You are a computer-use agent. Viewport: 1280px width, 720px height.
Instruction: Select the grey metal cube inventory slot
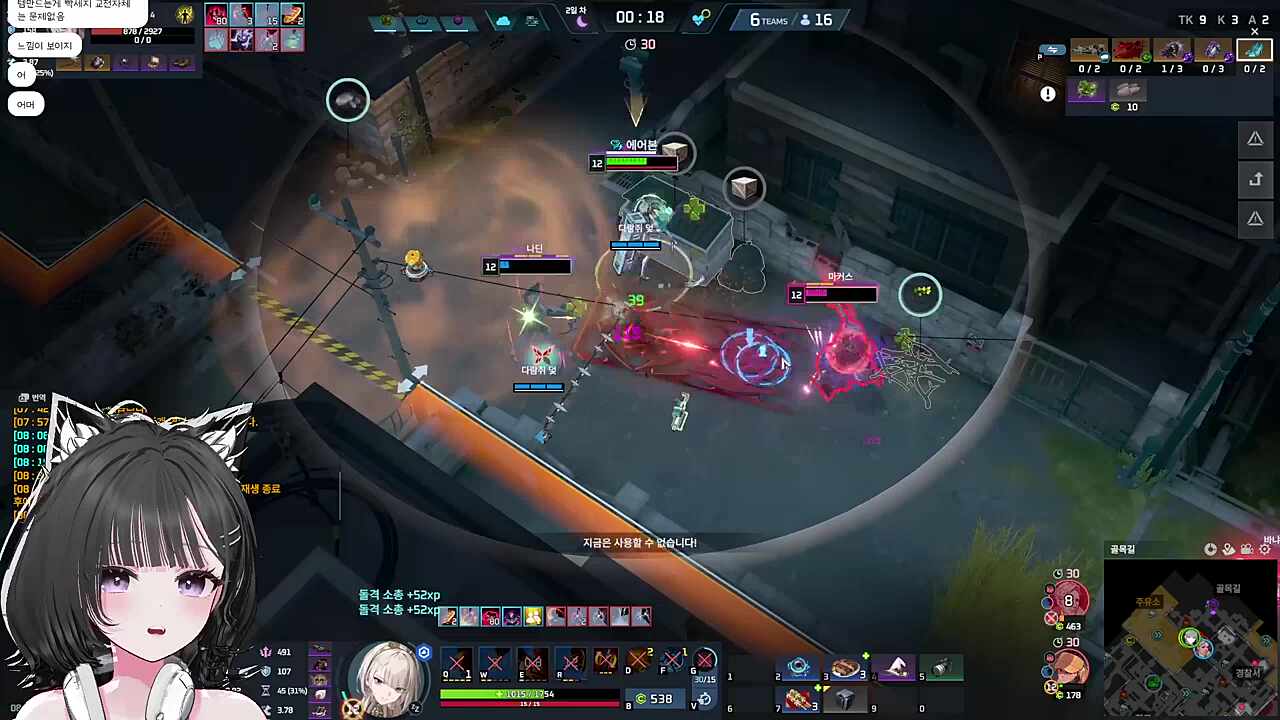pos(846,698)
